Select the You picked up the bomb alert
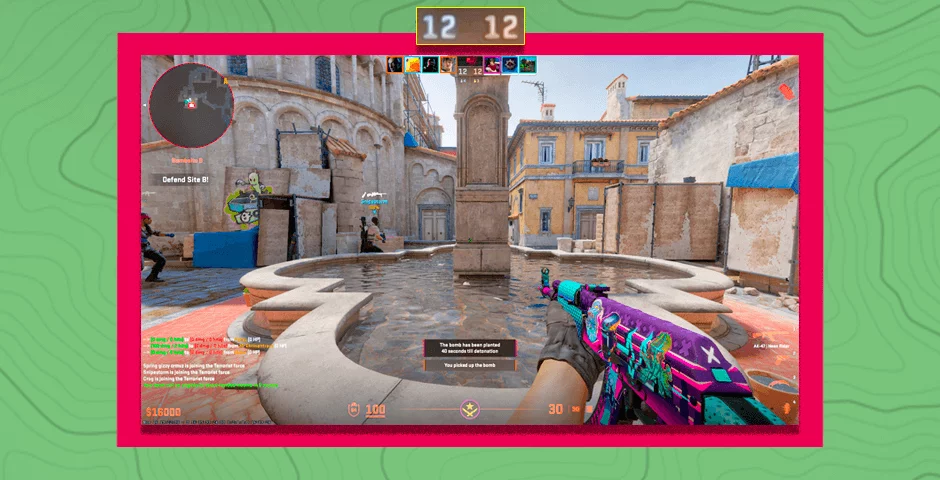This screenshot has height=480, width=940. (x=470, y=365)
